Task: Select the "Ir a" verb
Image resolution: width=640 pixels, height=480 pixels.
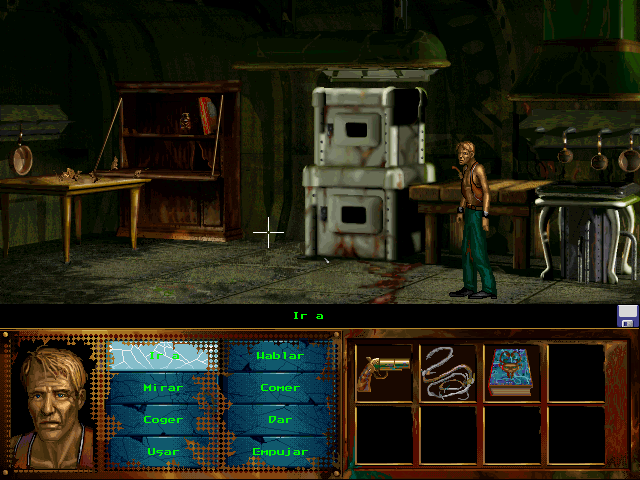Action: click(x=163, y=355)
